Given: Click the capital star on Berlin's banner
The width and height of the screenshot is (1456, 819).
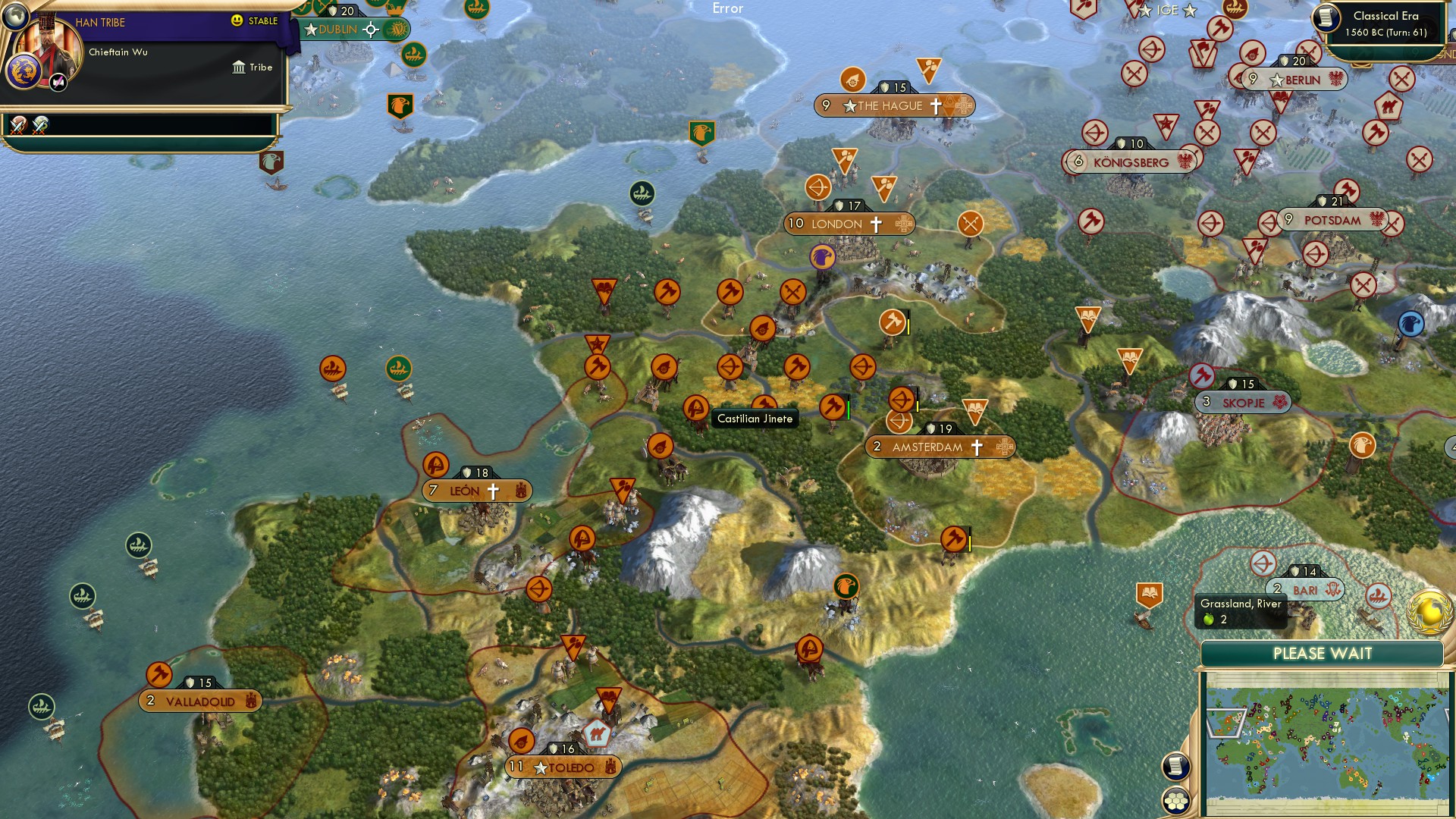Looking at the screenshot, I should pos(1276,78).
